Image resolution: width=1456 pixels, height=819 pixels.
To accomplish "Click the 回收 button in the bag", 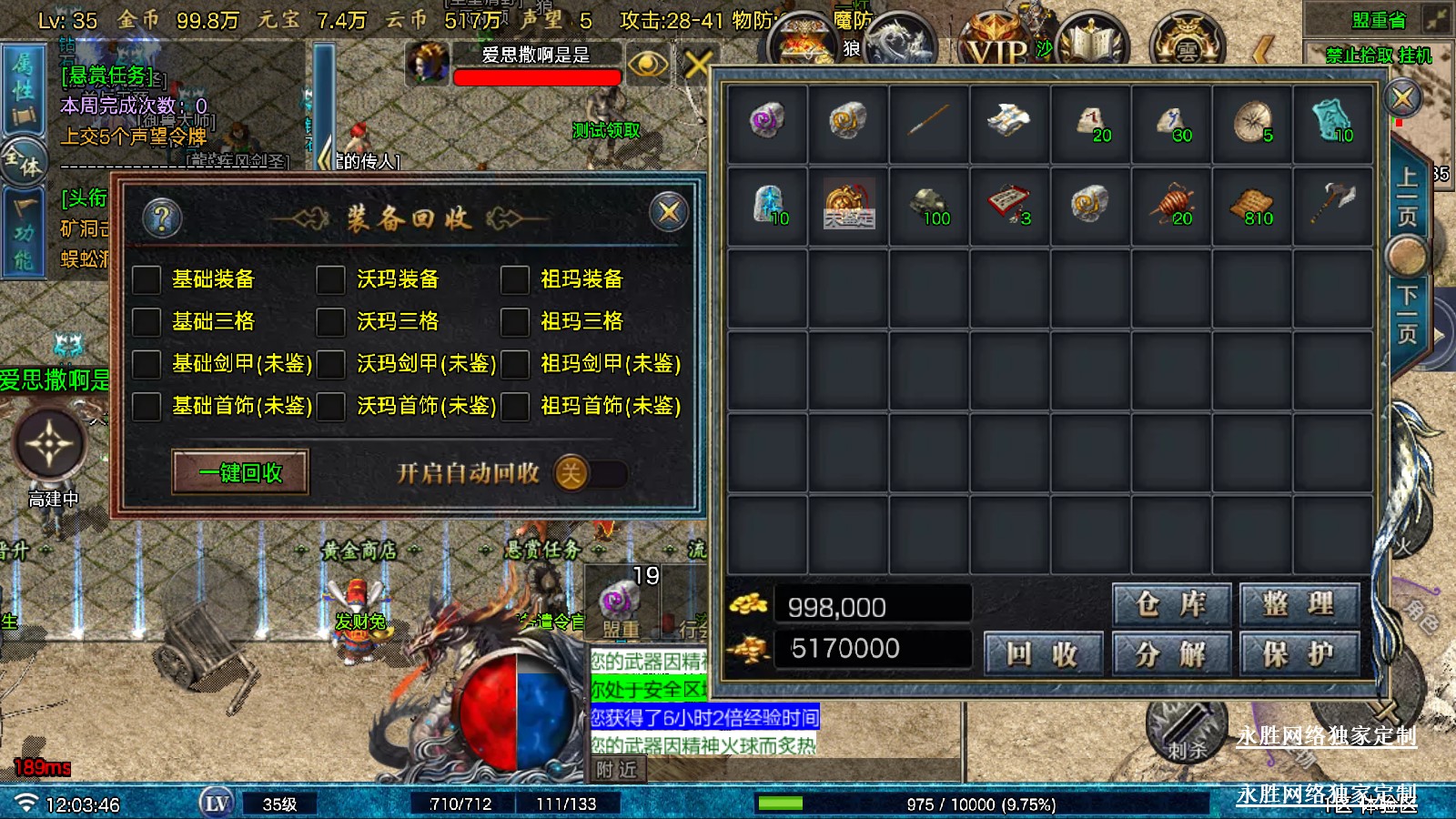I will pyautogui.click(x=1043, y=653).
